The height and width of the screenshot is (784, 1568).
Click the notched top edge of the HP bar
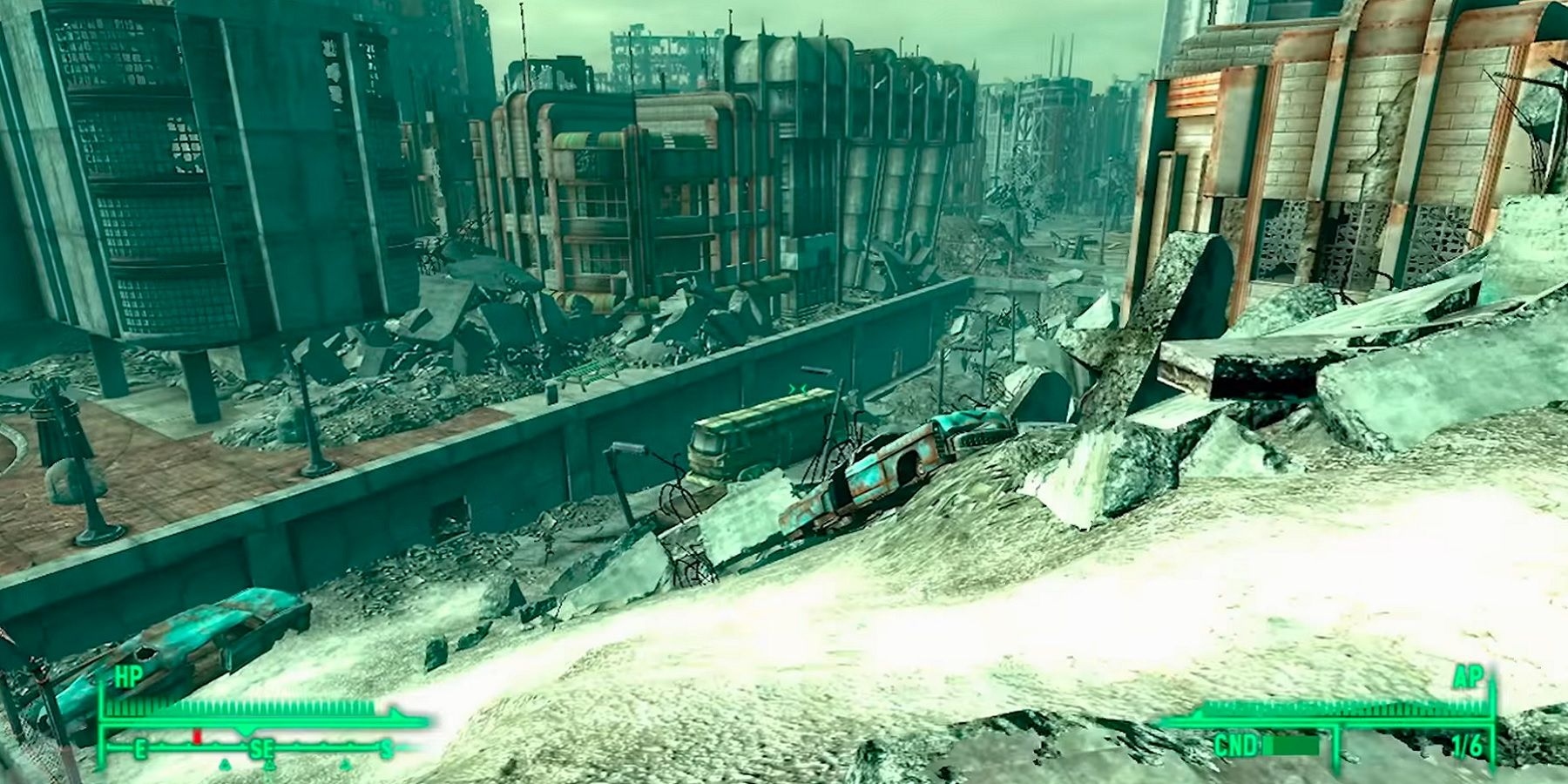[x=261, y=706]
